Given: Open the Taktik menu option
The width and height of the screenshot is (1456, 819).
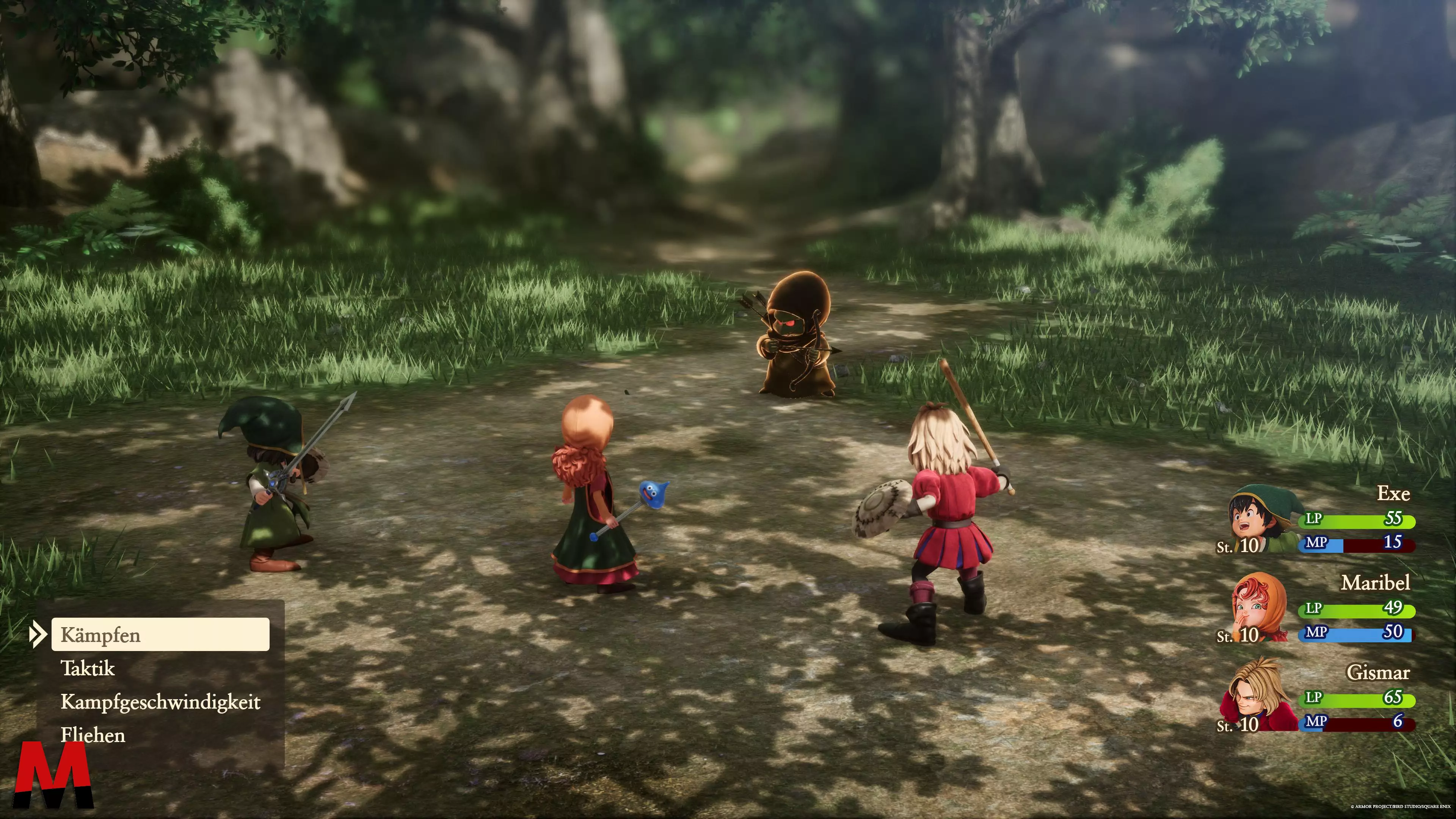Looking at the screenshot, I should click(x=88, y=668).
